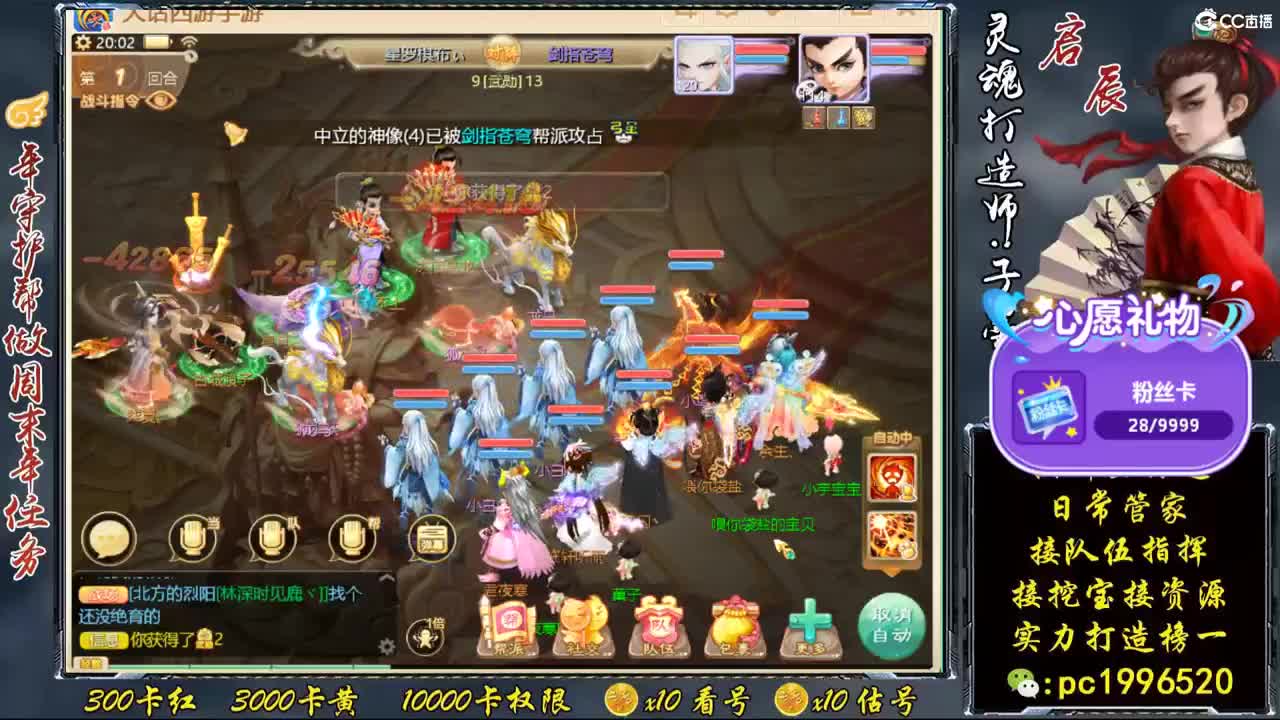Click the chat bubble icon

coord(108,537)
